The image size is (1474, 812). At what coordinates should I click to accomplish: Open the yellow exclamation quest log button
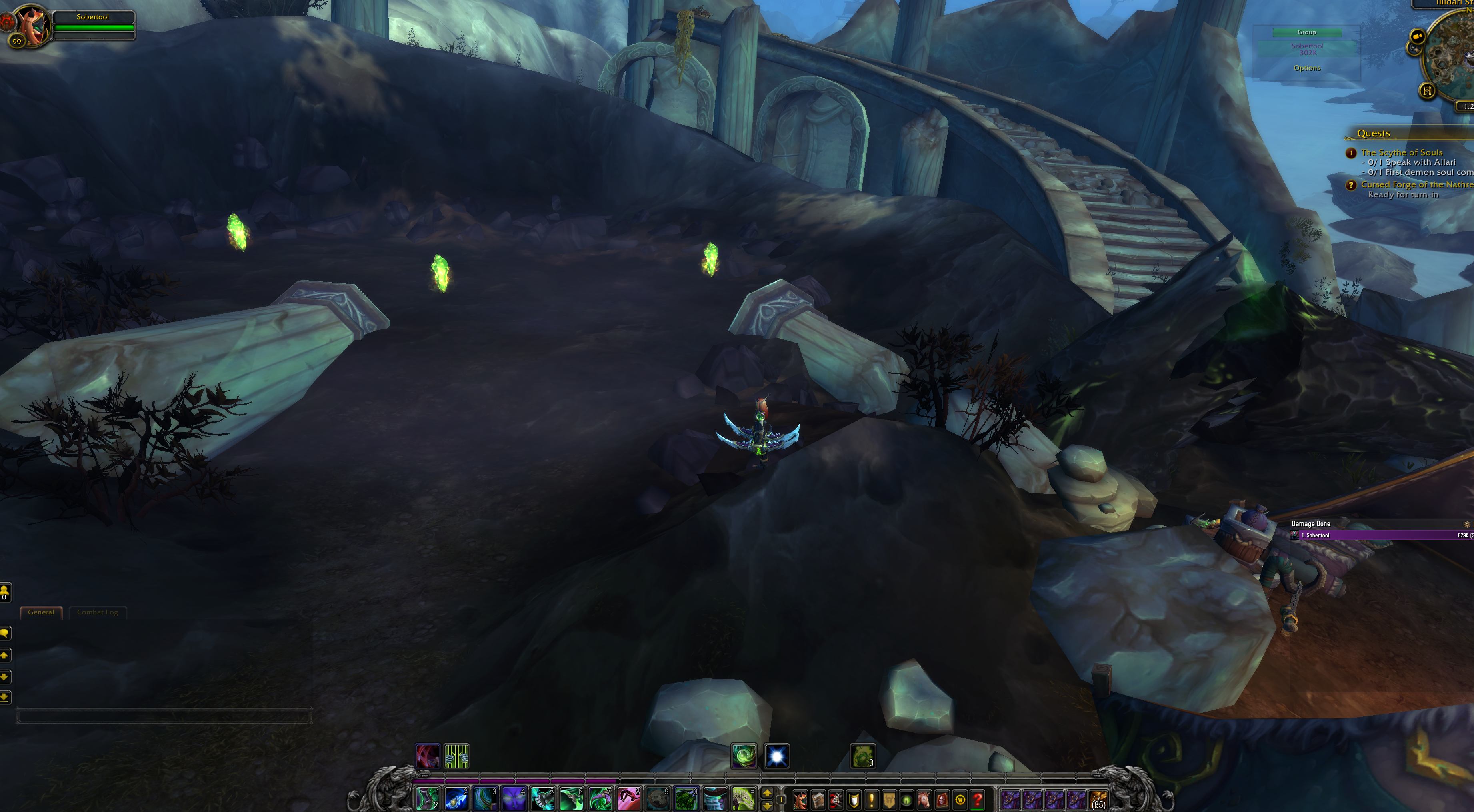[872, 799]
